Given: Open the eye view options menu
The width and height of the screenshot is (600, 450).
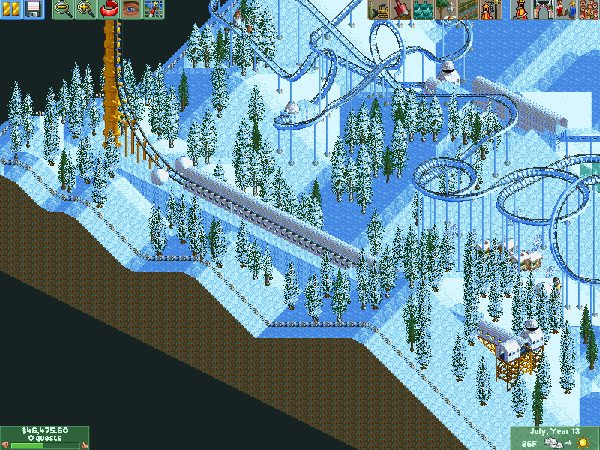Looking at the screenshot, I should (x=131, y=9).
